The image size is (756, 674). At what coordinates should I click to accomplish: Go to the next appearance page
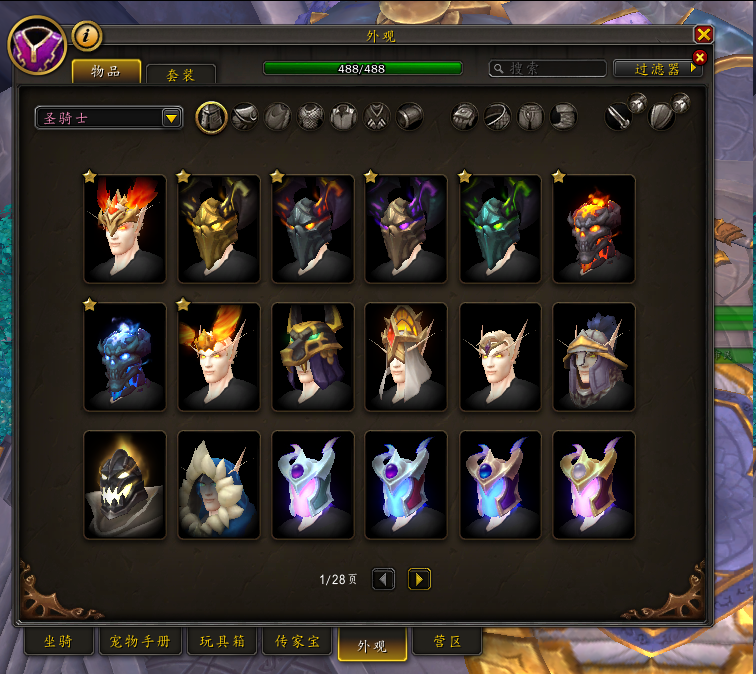coord(419,579)
